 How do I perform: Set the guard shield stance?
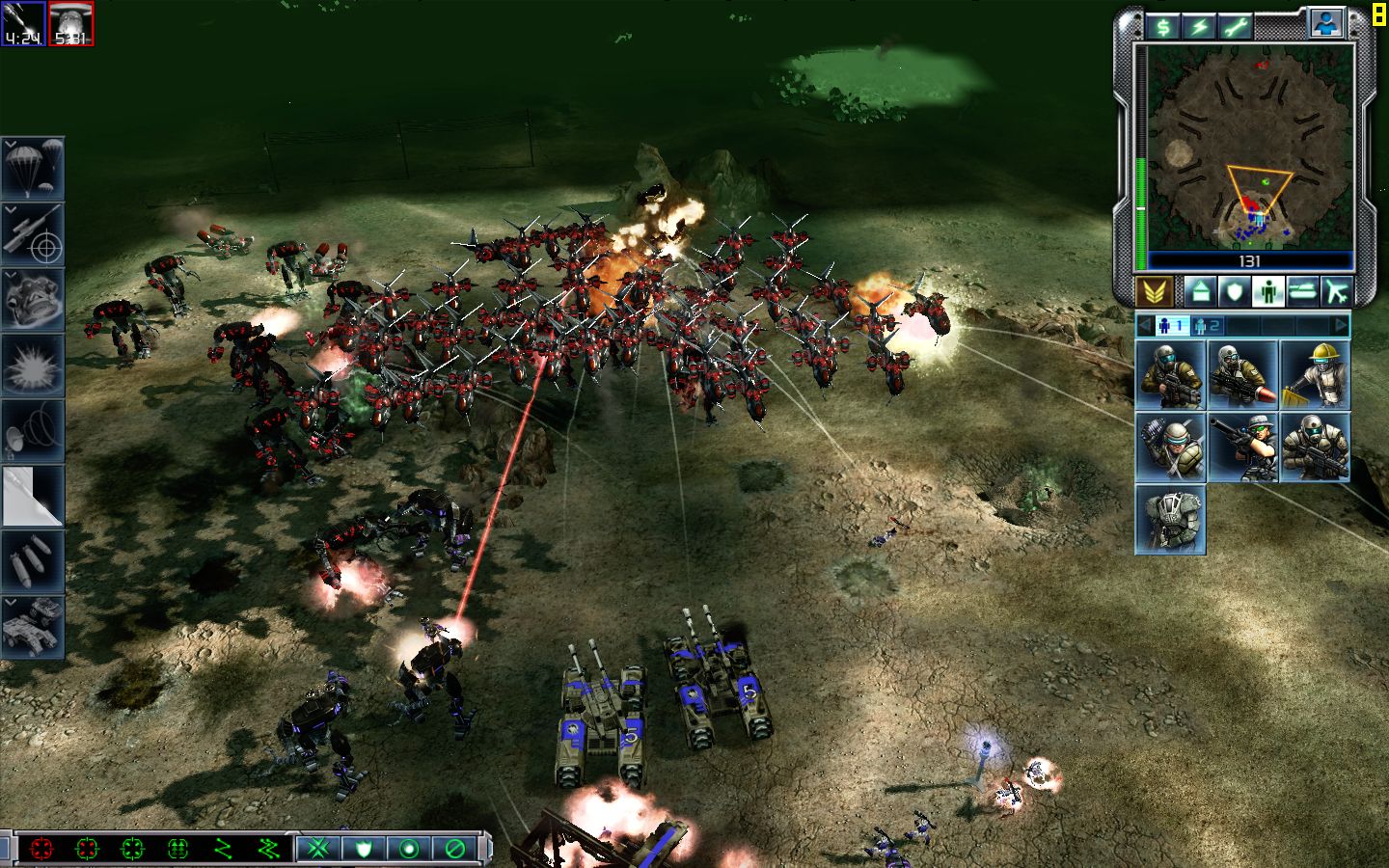point(364,849)
